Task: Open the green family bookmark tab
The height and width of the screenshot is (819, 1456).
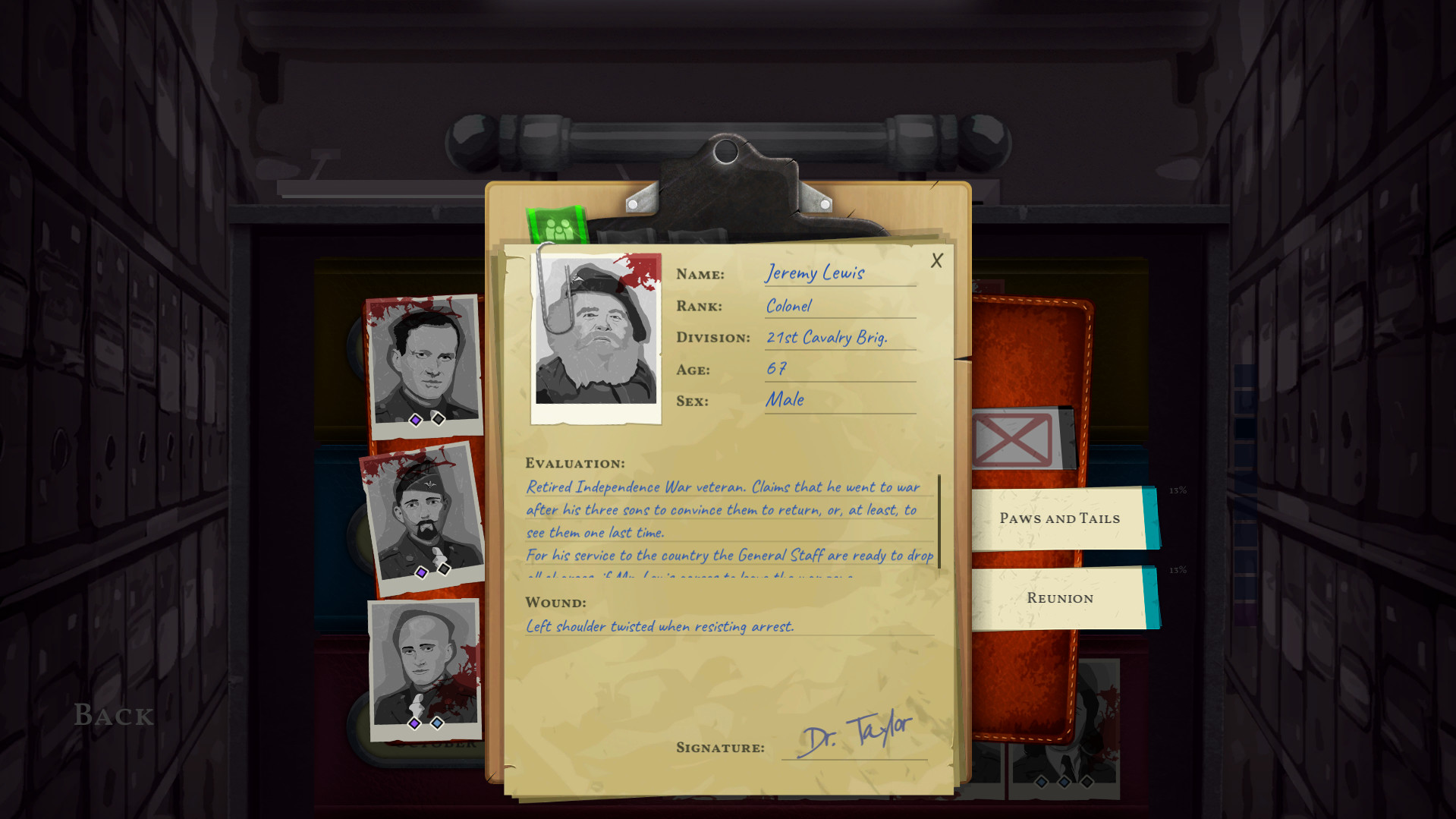Action: [559, 223]
